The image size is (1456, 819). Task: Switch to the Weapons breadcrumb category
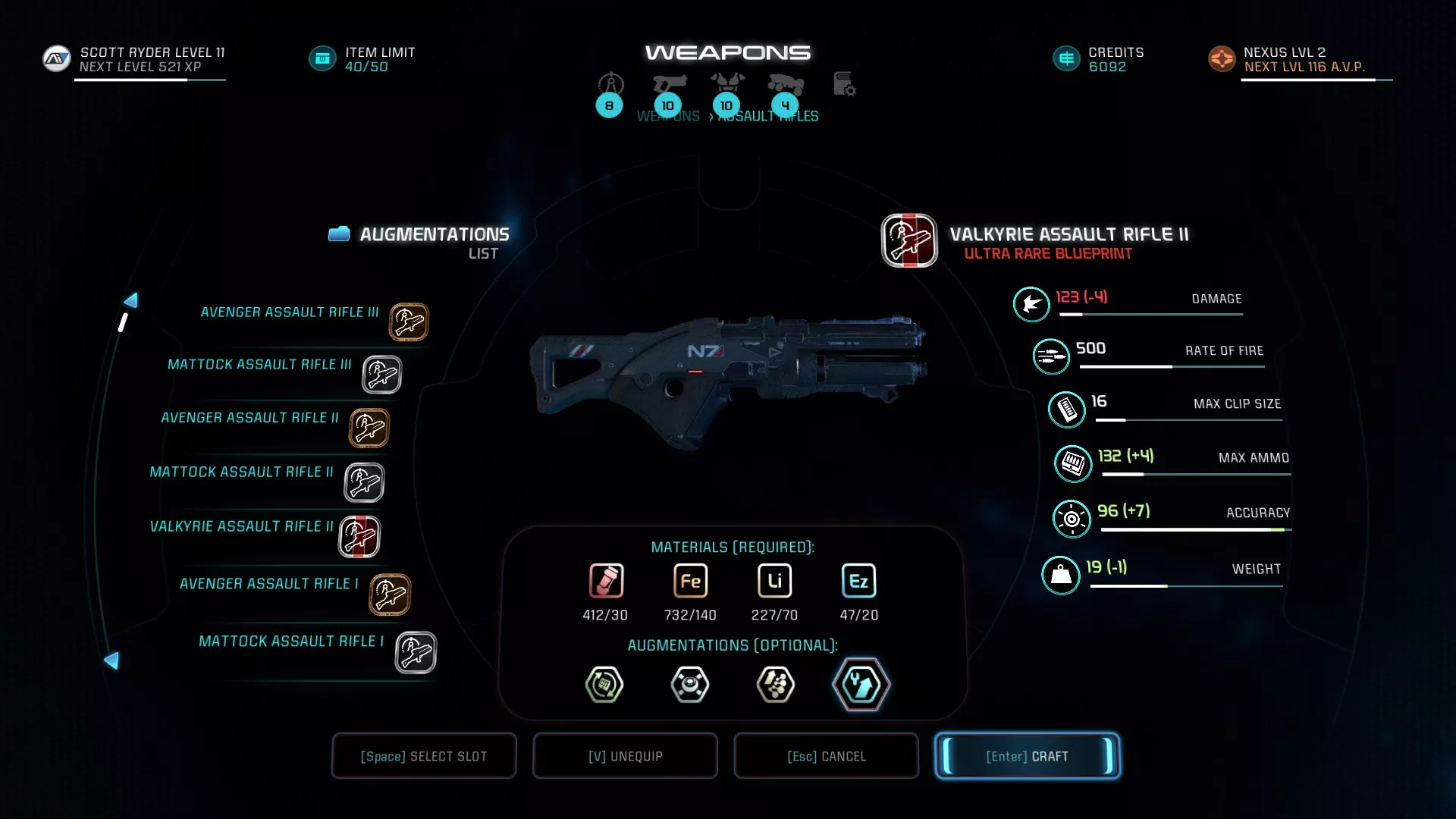click(x=668, y=115)
